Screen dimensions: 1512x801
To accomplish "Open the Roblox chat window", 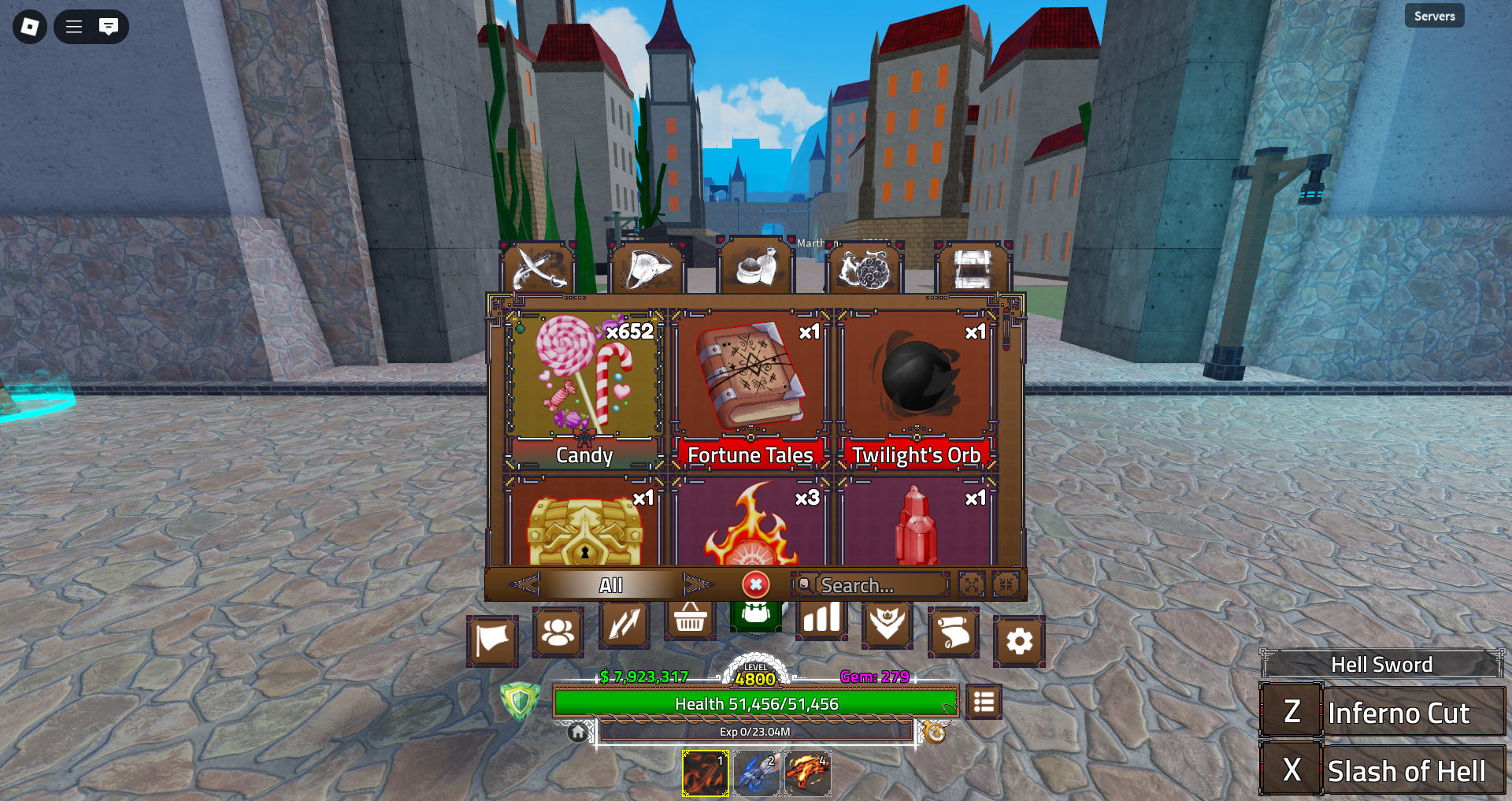I will [x=109, y=27].
